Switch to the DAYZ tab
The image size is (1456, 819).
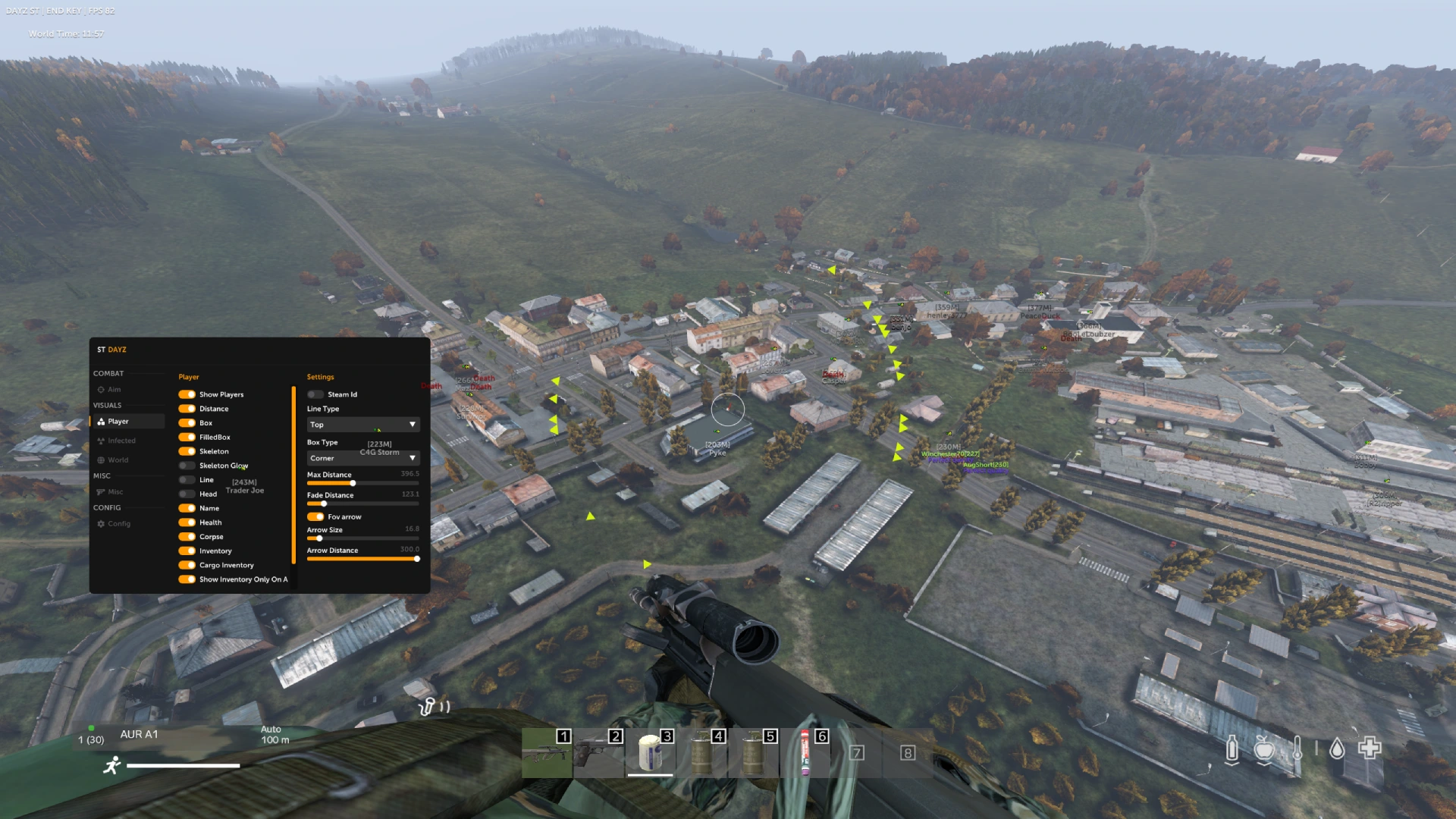(x=115, y=350)
